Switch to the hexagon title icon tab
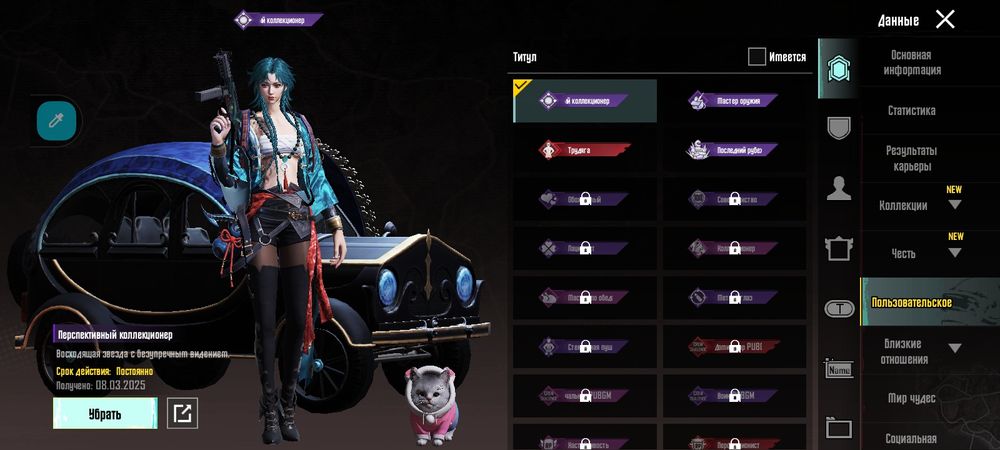Screen dimensions: 1000x450 tap(838, 69)
